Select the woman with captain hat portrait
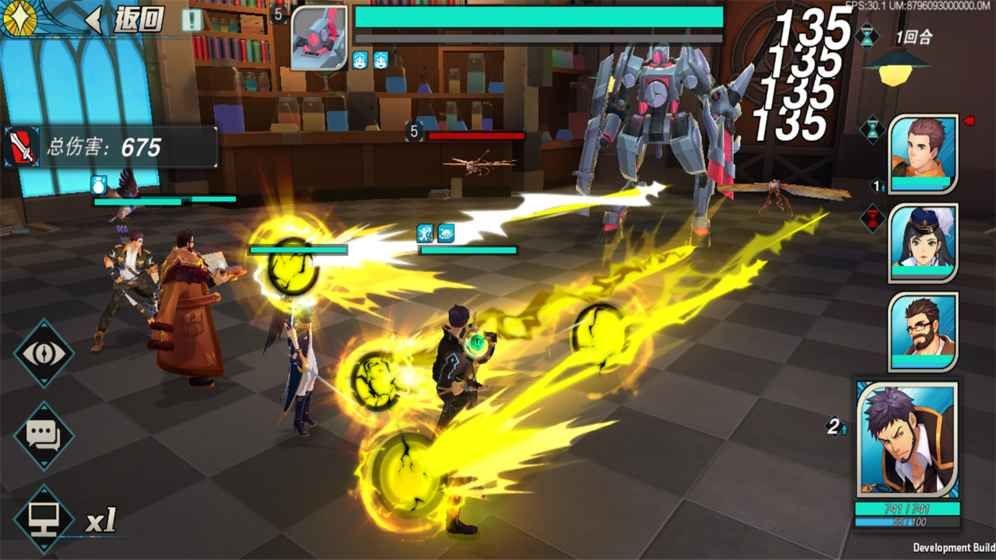 click(922, 243)
